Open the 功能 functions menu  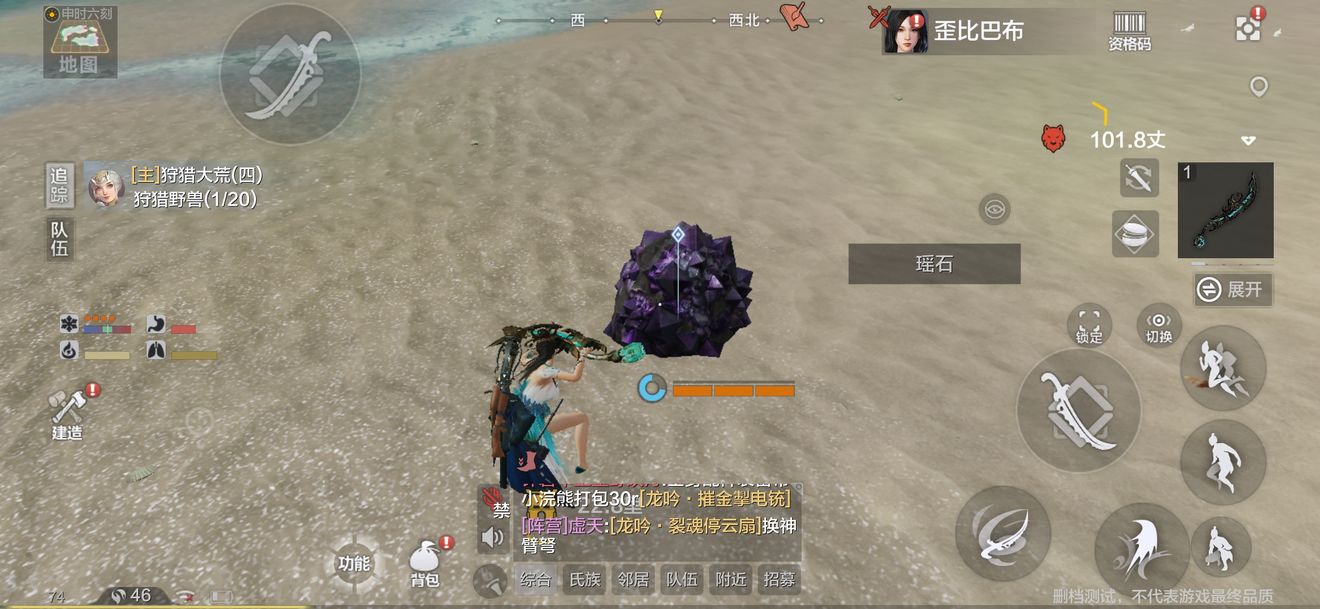point(354,564)
